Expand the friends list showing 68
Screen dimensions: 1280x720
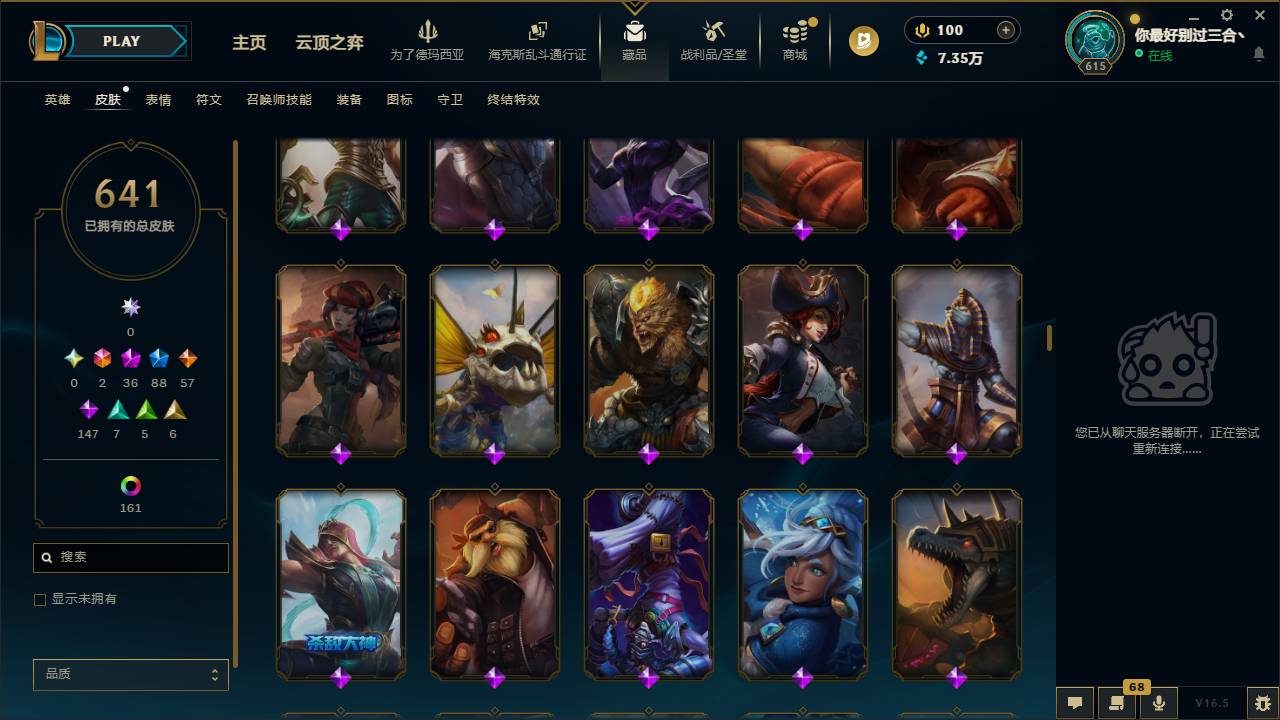(x=1115, y=703)
